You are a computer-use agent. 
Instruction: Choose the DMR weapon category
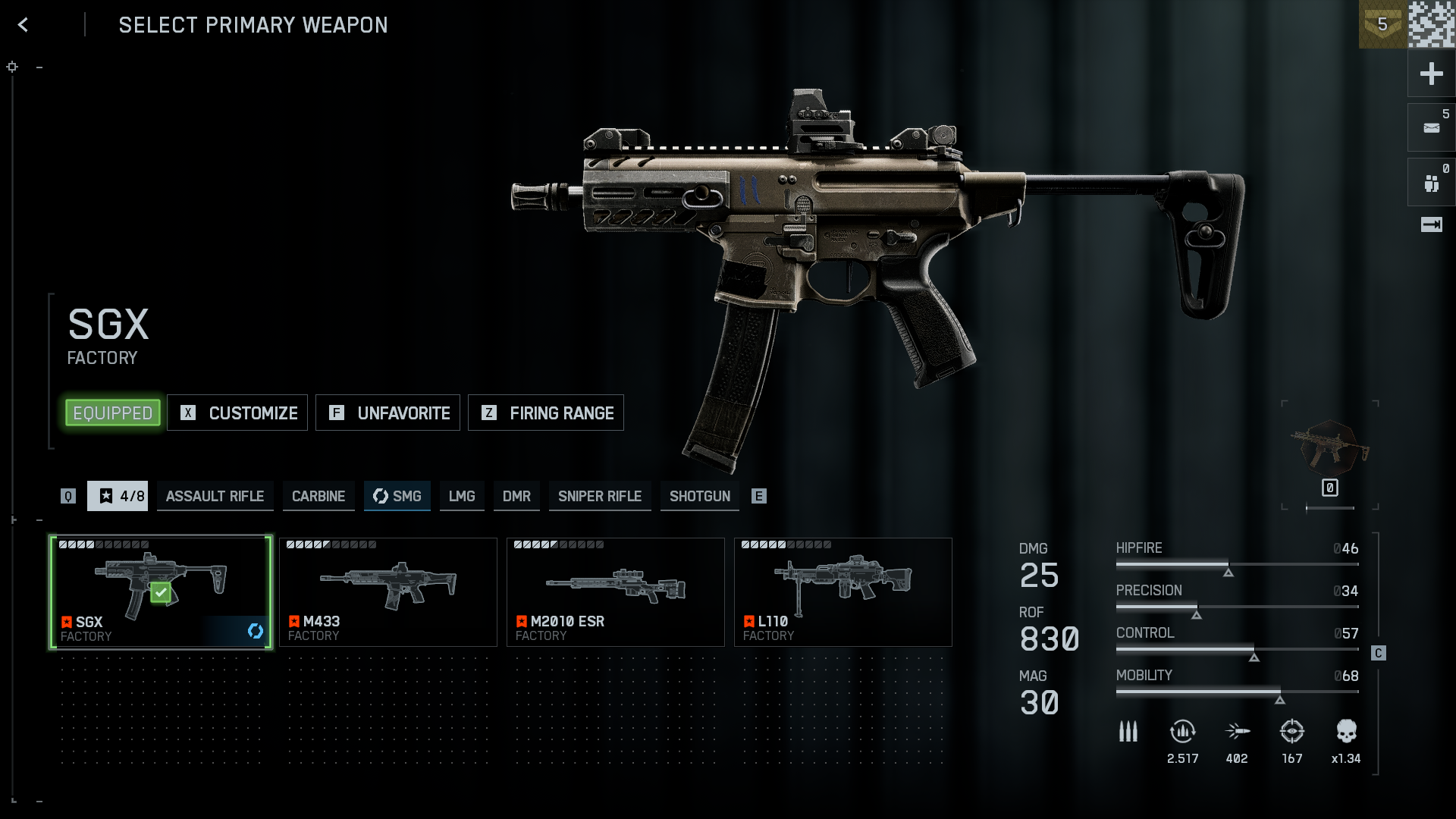pos(516,496)
